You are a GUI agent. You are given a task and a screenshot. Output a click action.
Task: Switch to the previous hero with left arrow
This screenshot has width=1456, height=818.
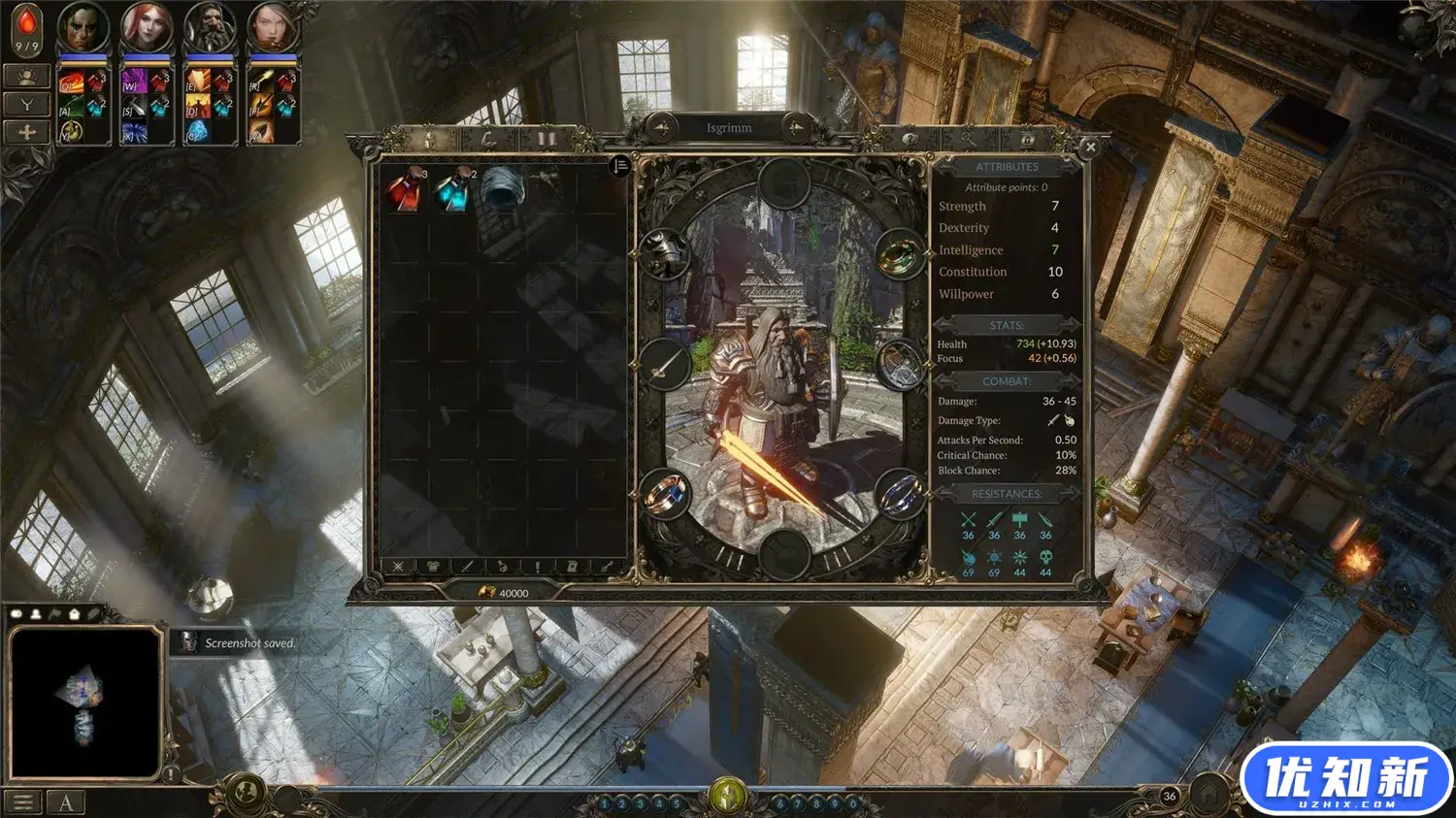[662, 127]
